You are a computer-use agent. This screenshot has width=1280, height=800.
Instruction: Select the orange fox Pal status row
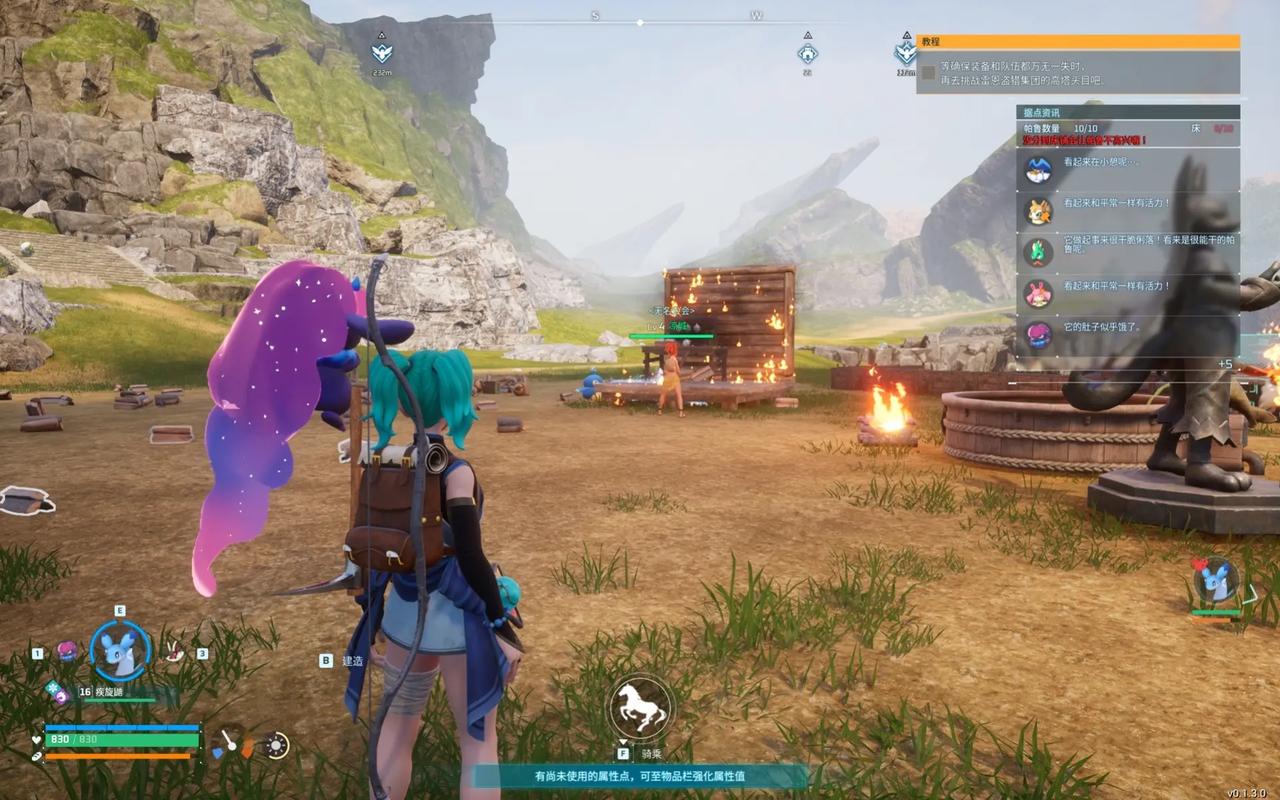(x=1128, y=211)
